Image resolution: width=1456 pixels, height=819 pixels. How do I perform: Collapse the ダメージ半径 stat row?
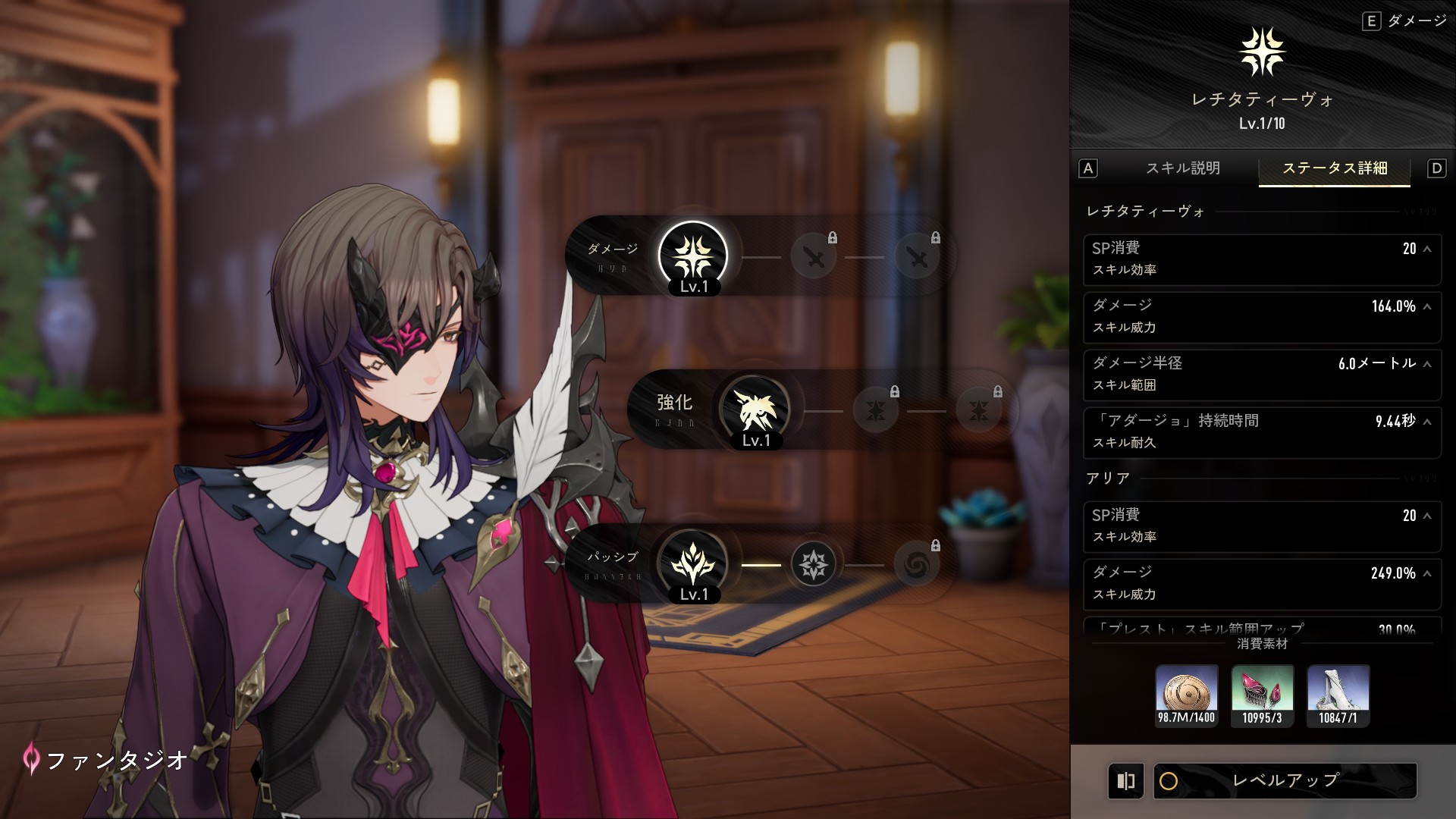[x=1427, y=364]
